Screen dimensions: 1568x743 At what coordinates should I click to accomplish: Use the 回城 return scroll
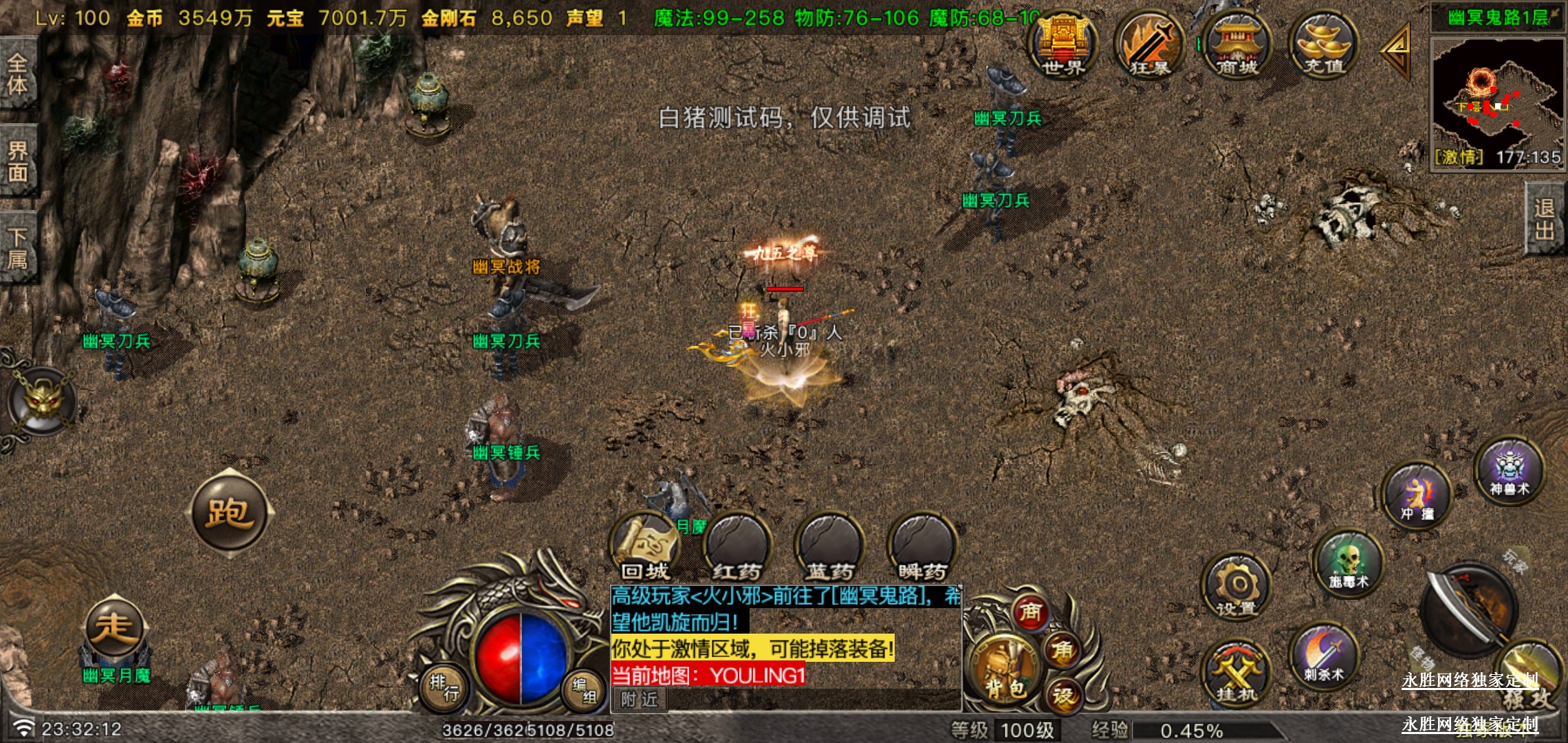pos(645,547)
